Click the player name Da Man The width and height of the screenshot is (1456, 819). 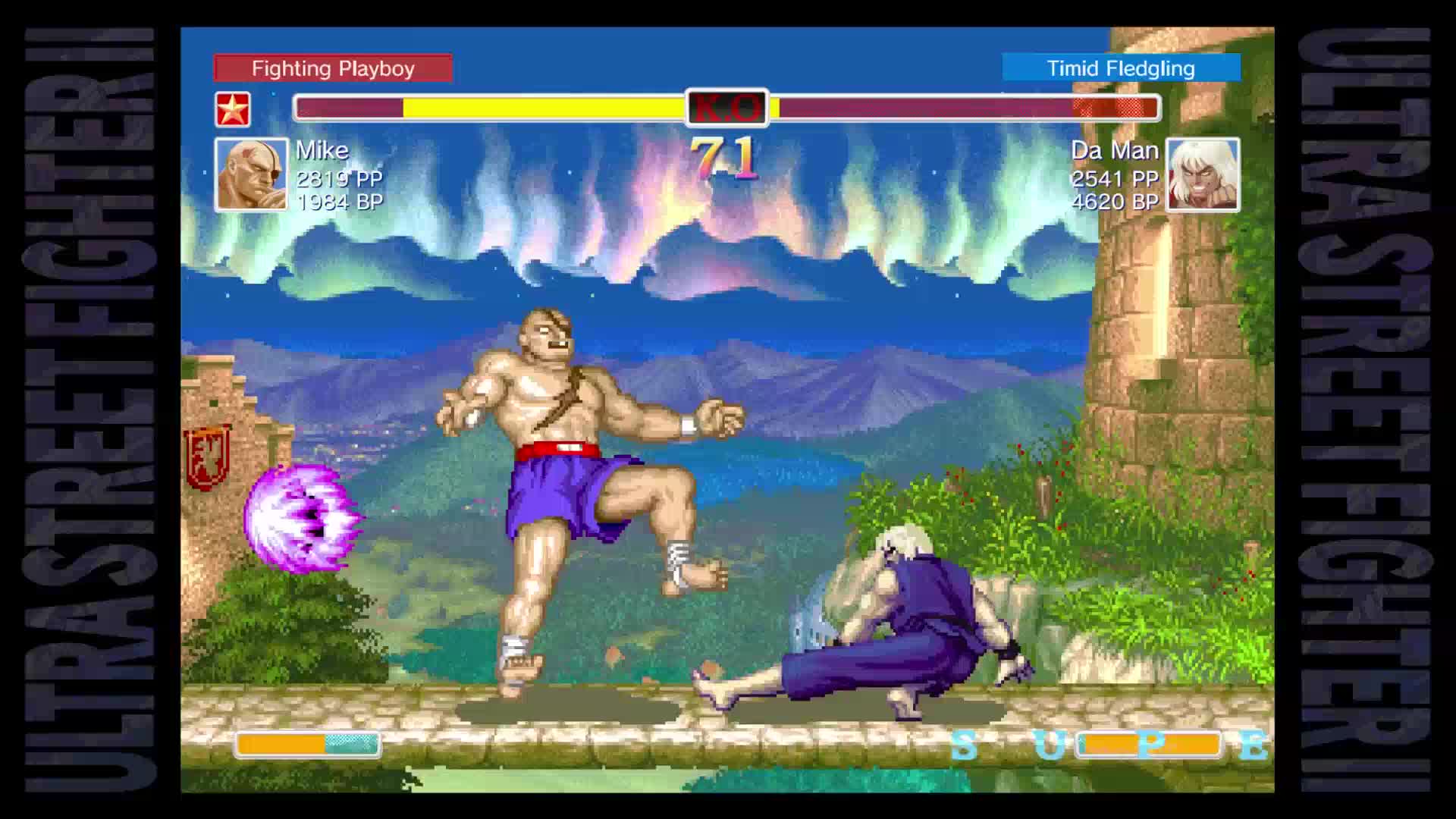click(x=1115, y=151)
